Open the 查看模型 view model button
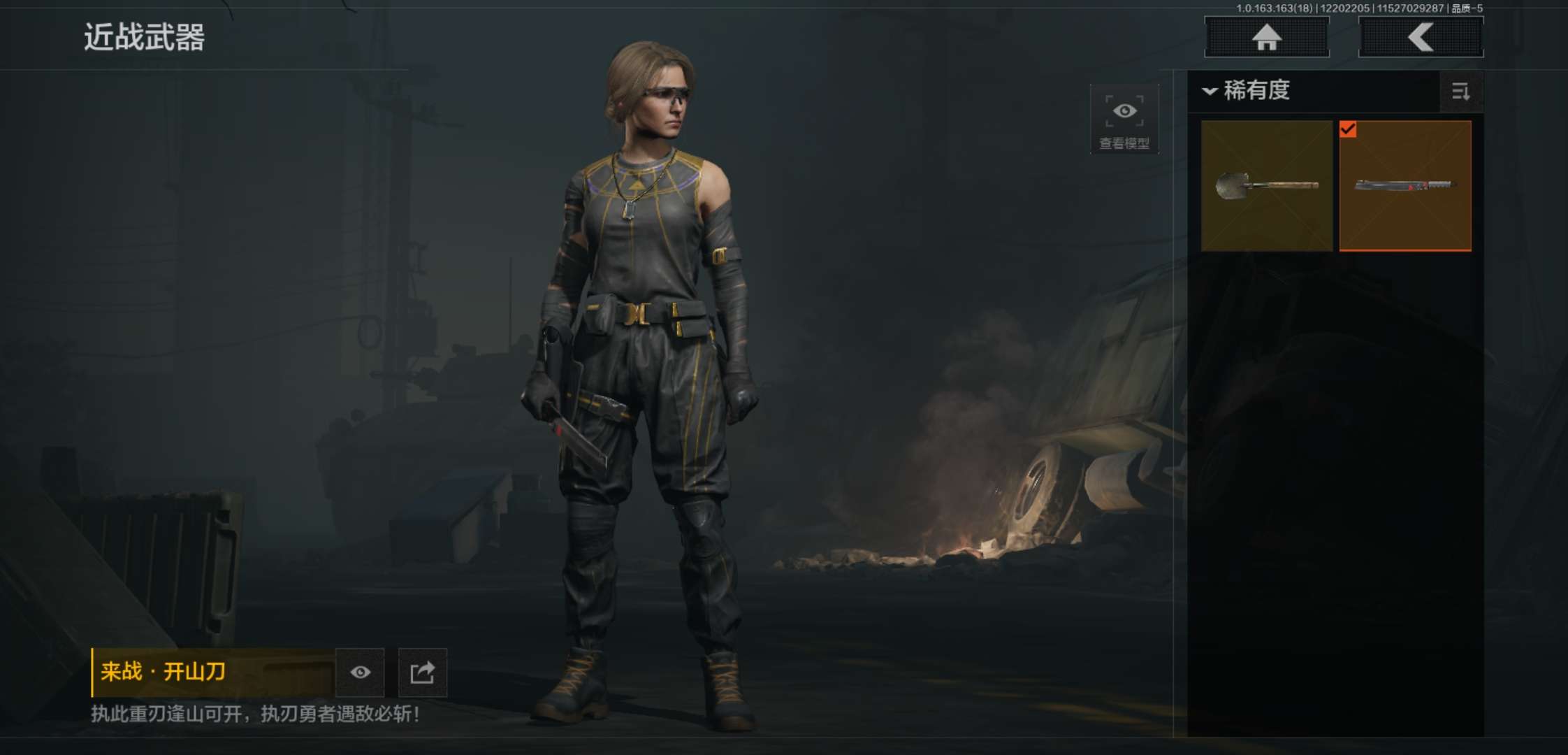This screenshot has width=1568, height=755. [x=1124, y=120]
